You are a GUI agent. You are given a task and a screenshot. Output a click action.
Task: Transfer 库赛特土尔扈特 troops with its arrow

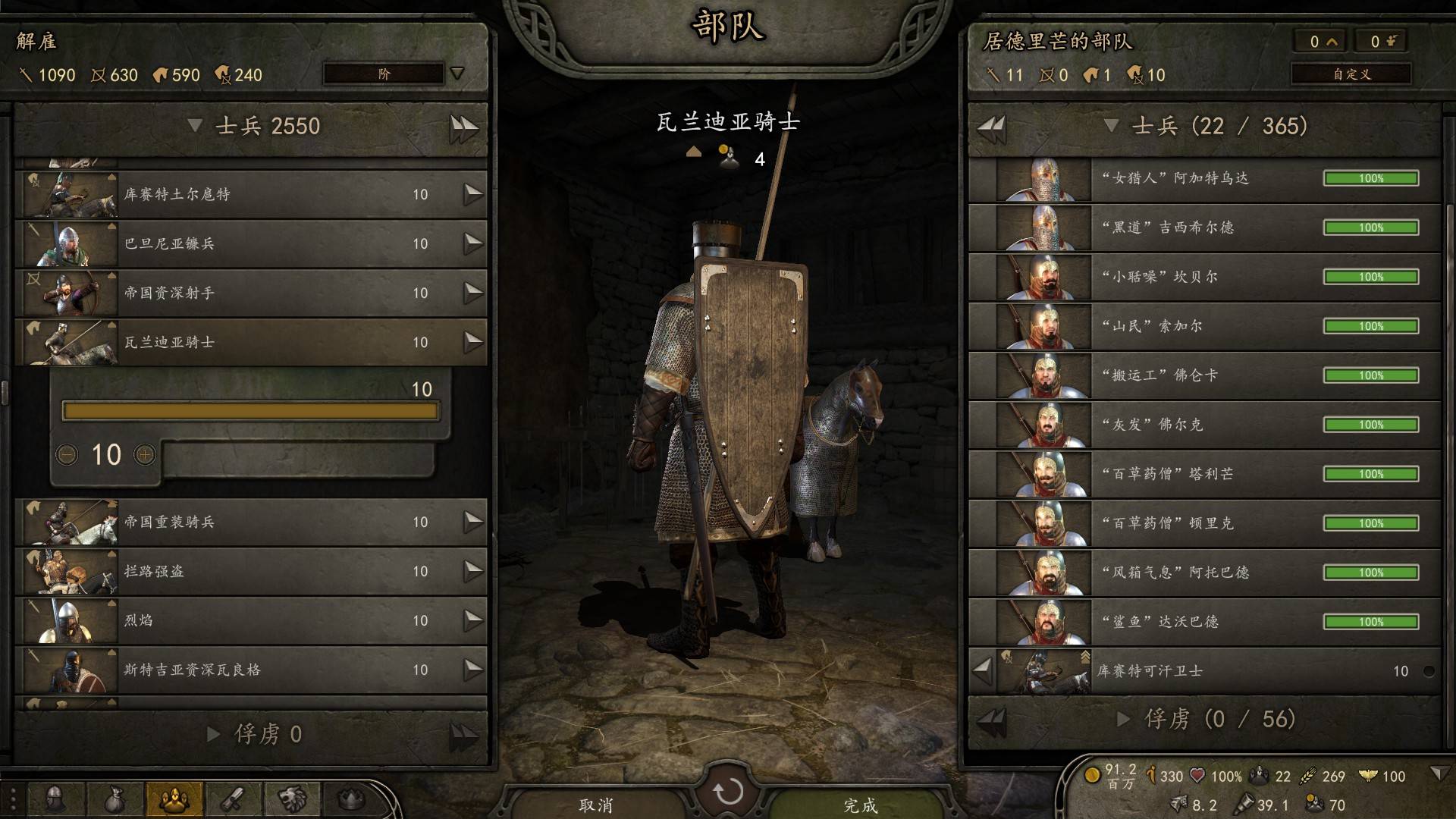(473, 194)
